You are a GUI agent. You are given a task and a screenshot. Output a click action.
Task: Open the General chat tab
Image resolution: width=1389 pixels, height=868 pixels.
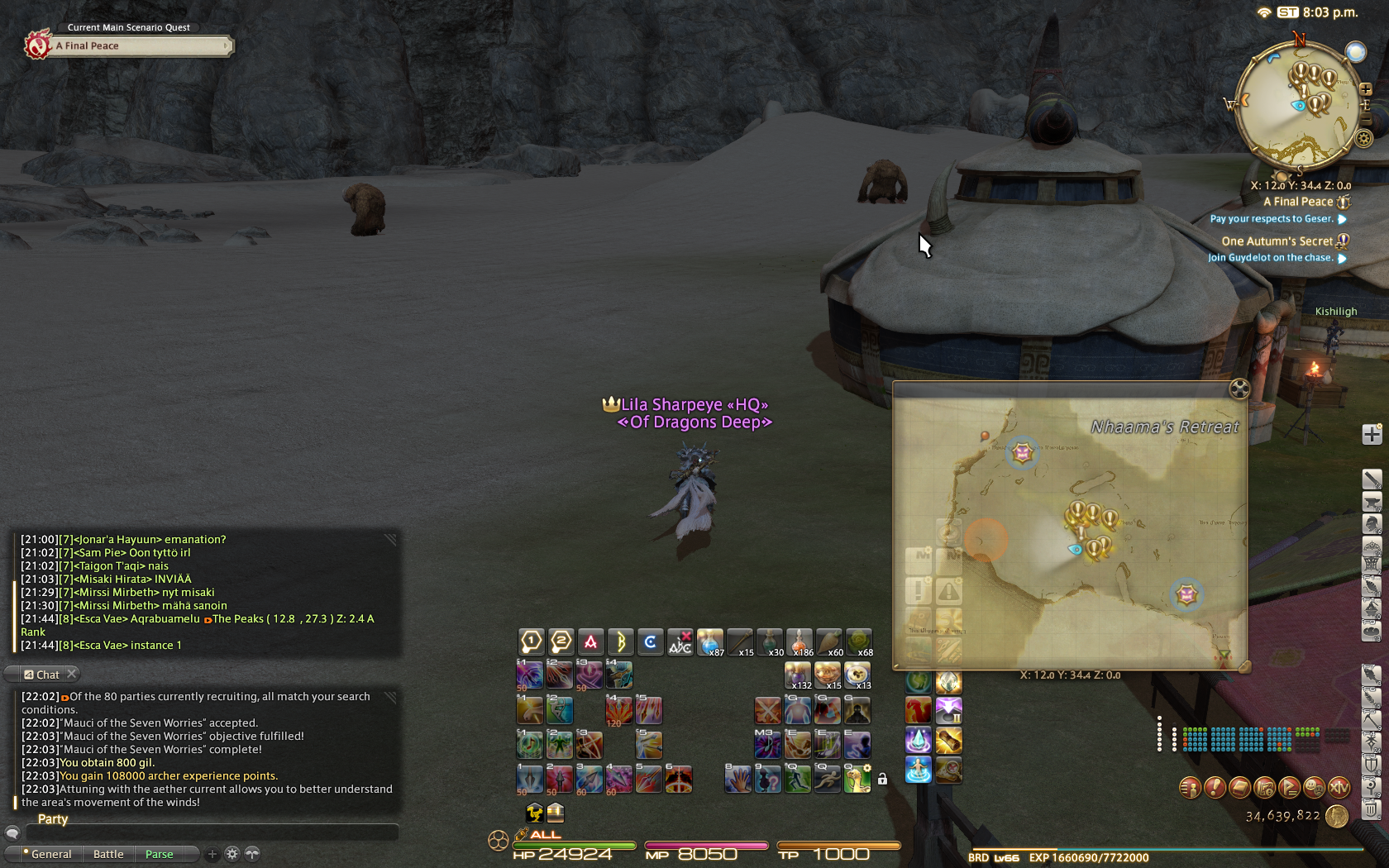coord(50,854)
